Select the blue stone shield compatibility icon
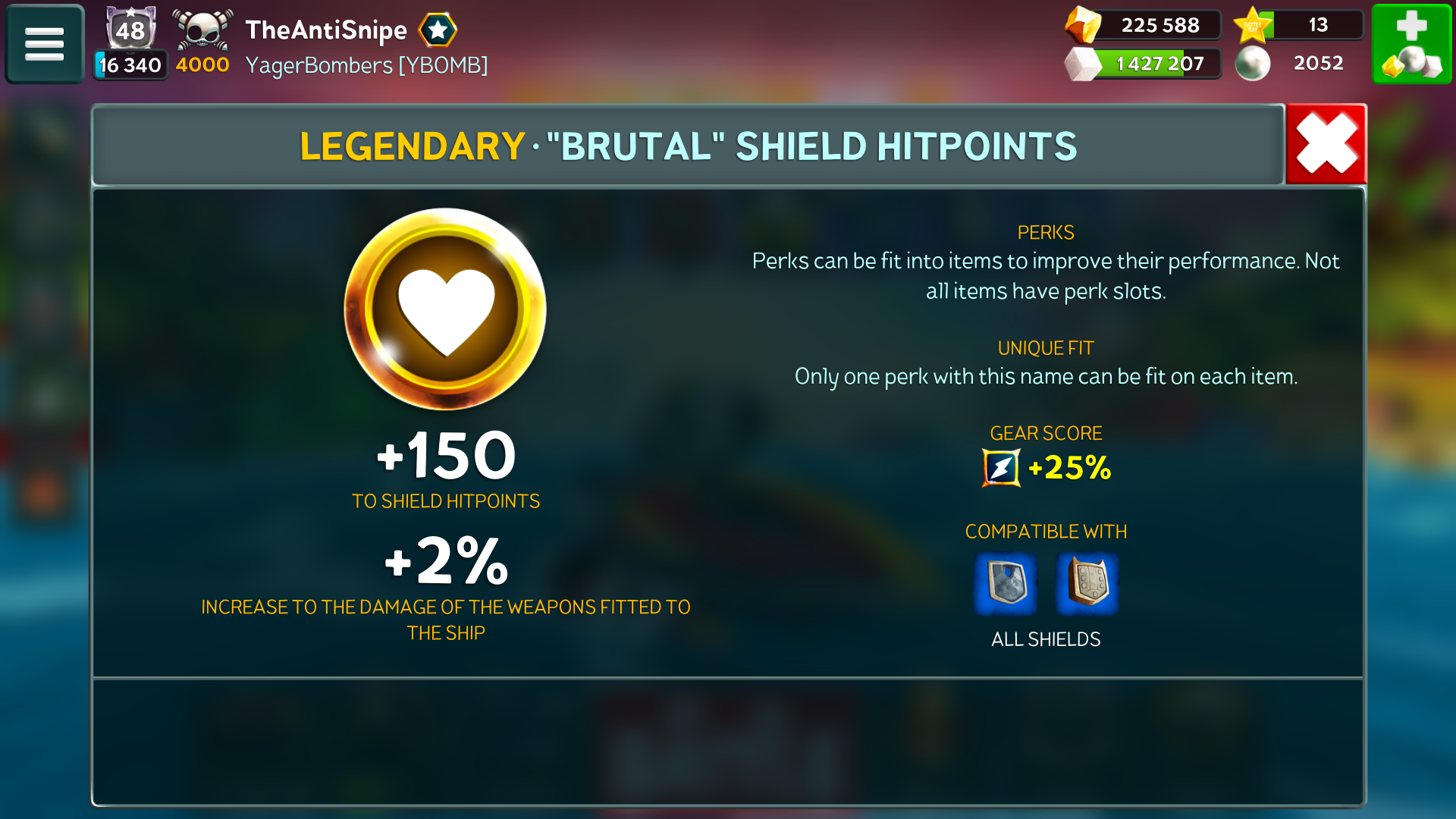The image size is (1456, 819). 1006,584
